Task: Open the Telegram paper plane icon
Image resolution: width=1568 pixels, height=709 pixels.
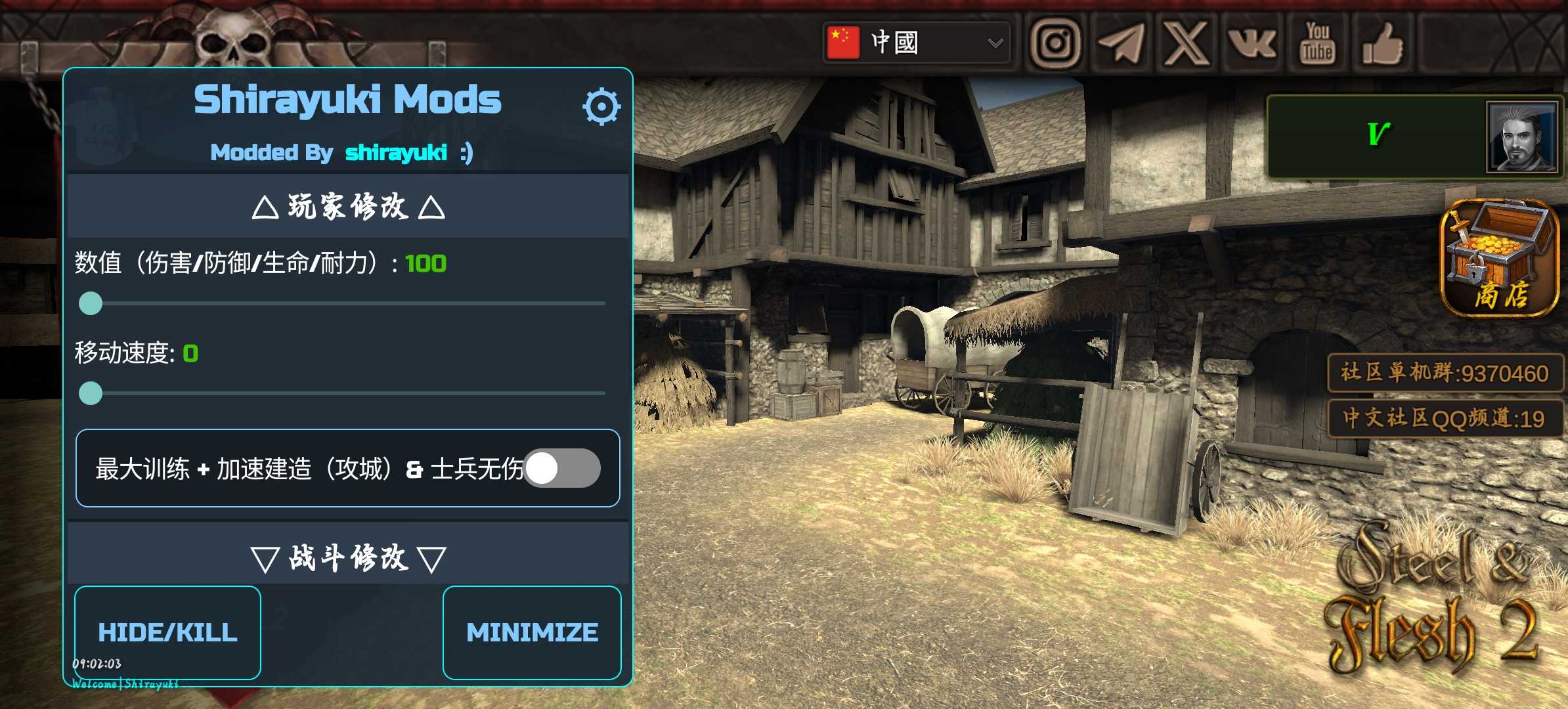Action: (1121, 43)
